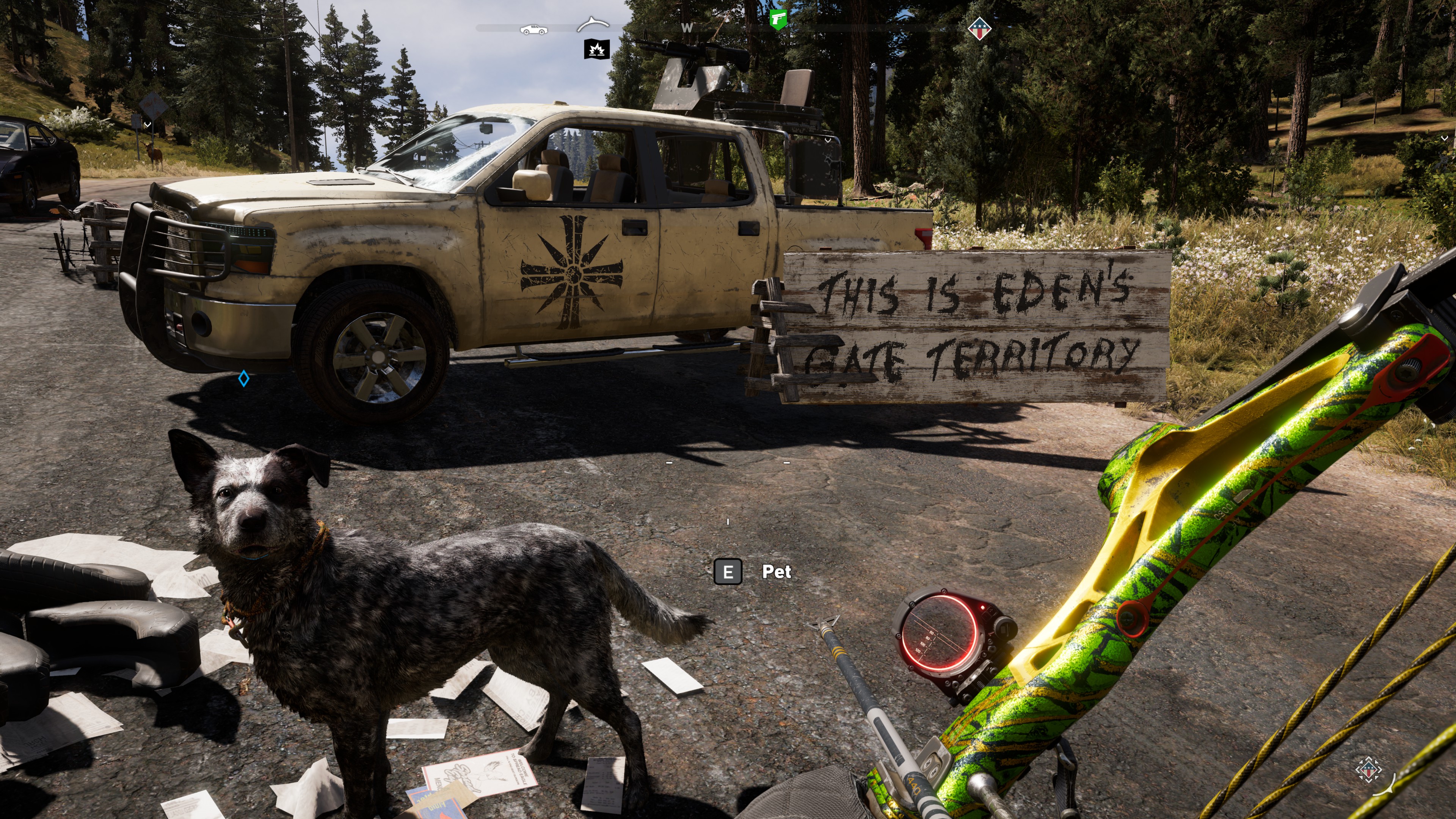This screenshot has height=819, width=1456.
Task: Select the black explosion map icon
Action: coord(596,50)
